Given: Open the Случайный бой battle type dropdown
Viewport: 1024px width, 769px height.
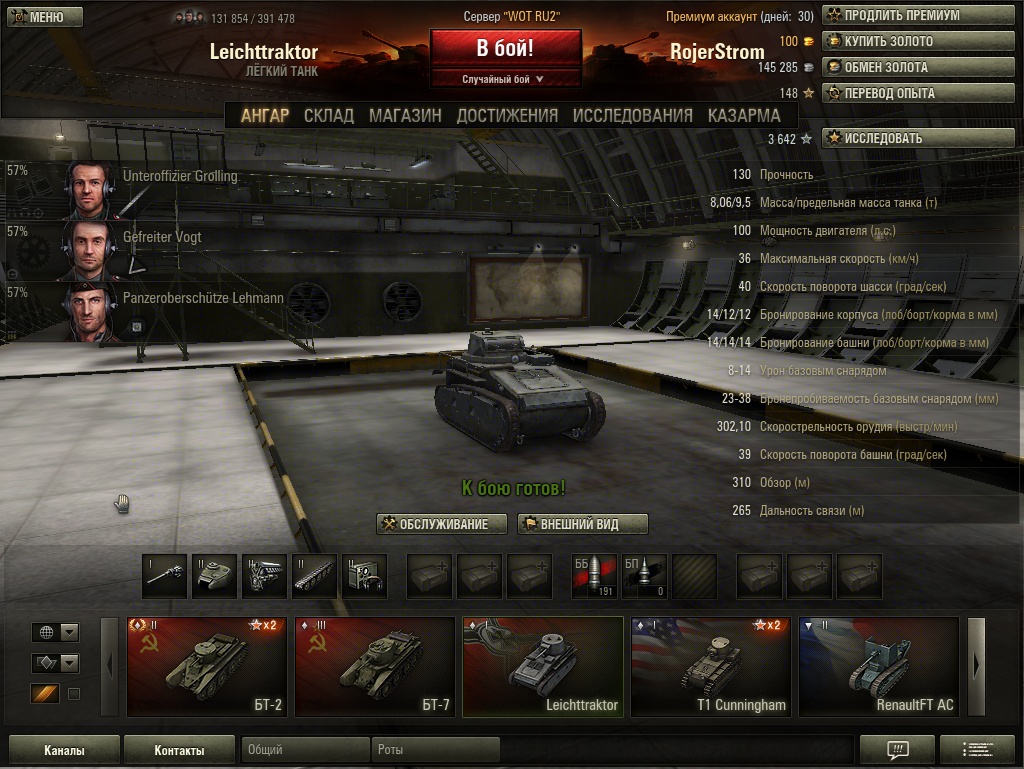Looking at the screenshot, I should point(505,78).
